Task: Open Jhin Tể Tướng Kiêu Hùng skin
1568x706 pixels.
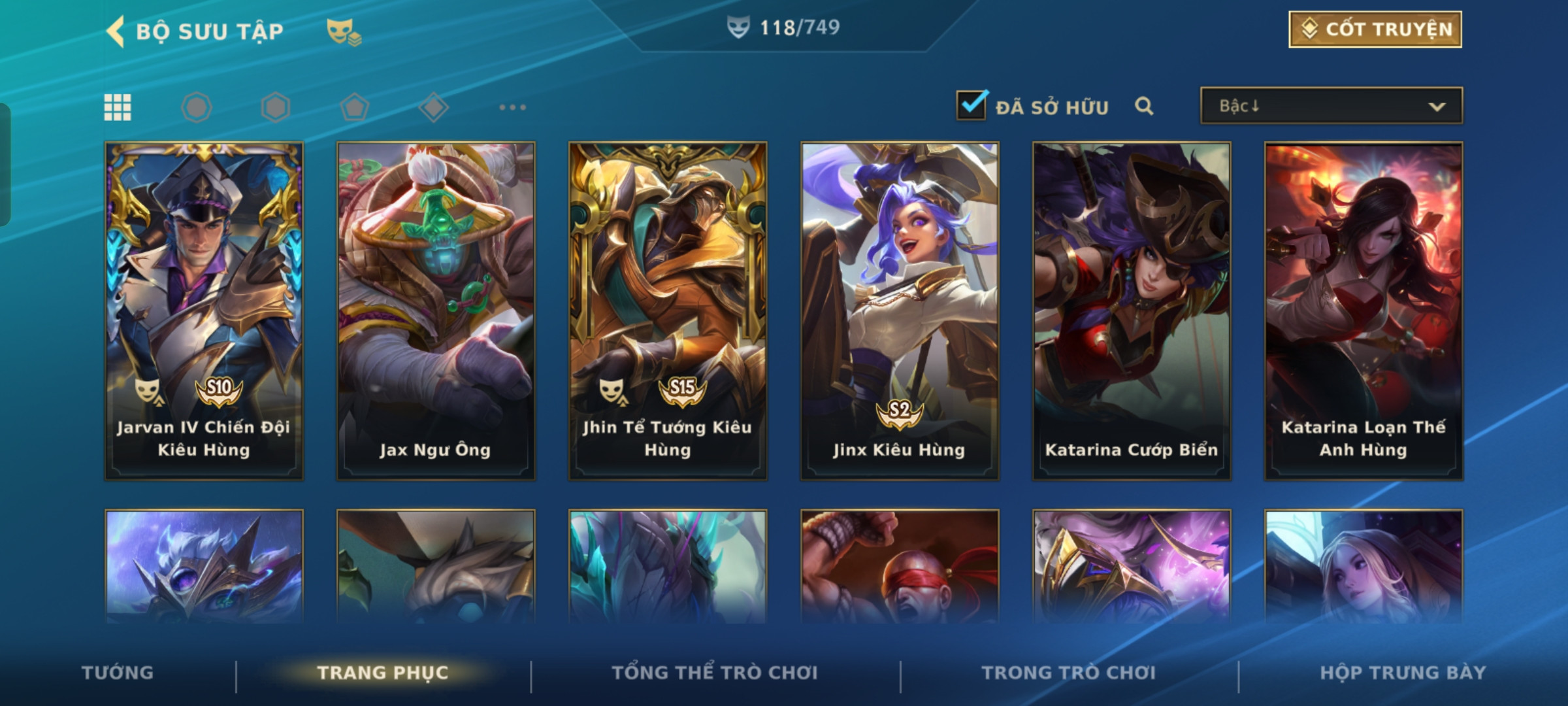Action: tap(668, 311)
